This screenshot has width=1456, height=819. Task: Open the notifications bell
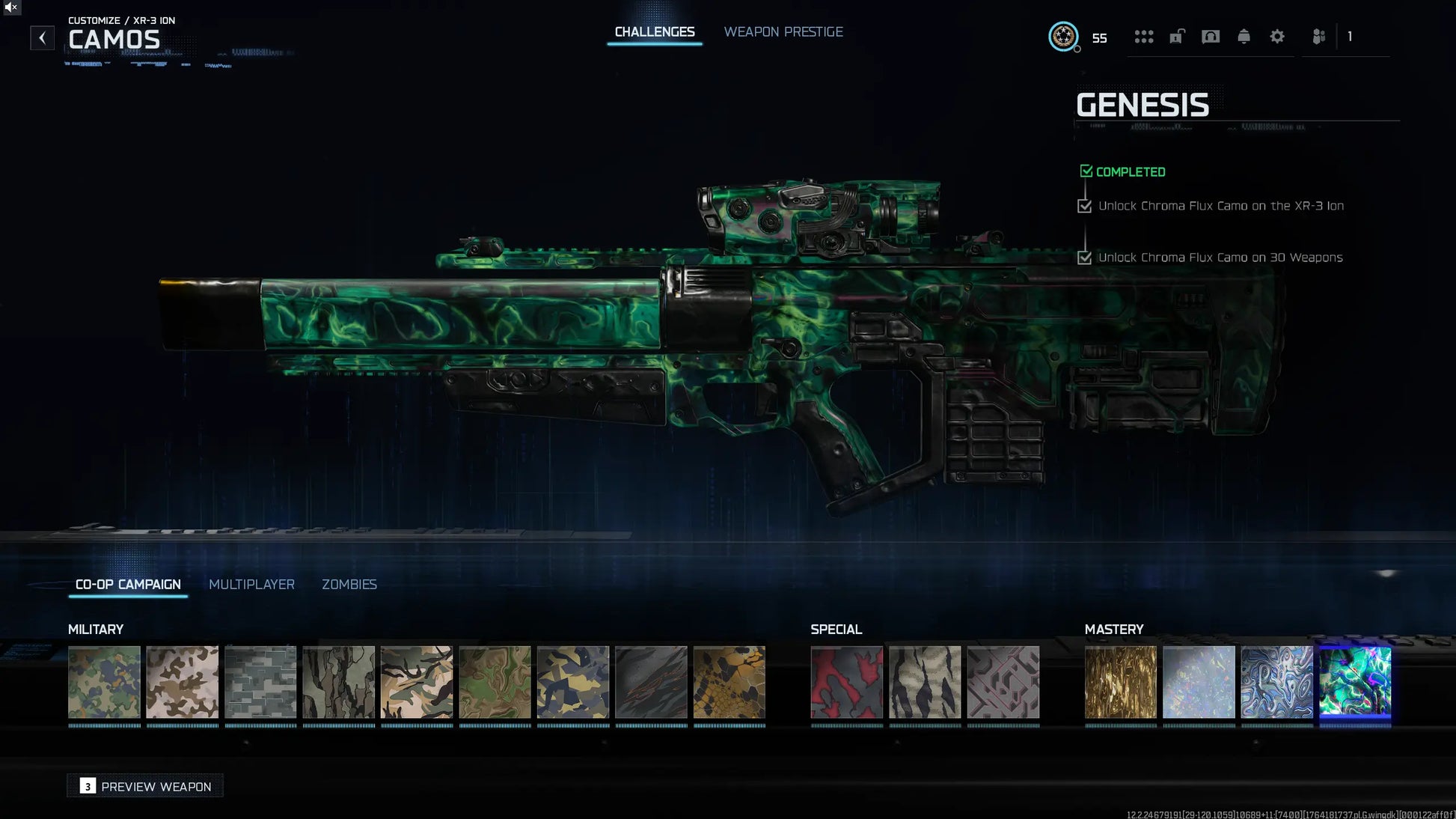1244,37
